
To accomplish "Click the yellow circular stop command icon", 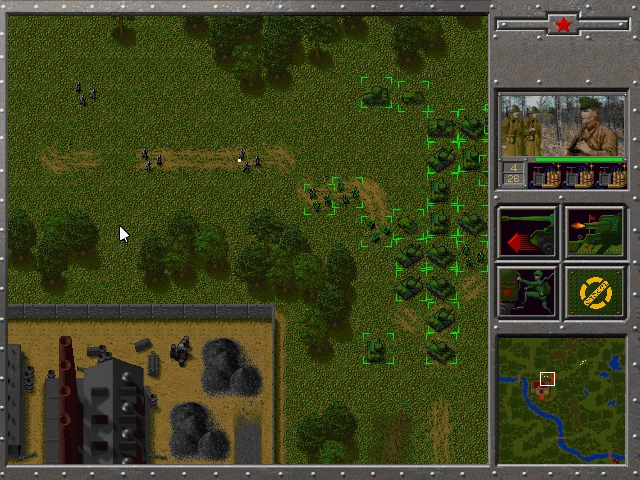I will pos(595,292).
